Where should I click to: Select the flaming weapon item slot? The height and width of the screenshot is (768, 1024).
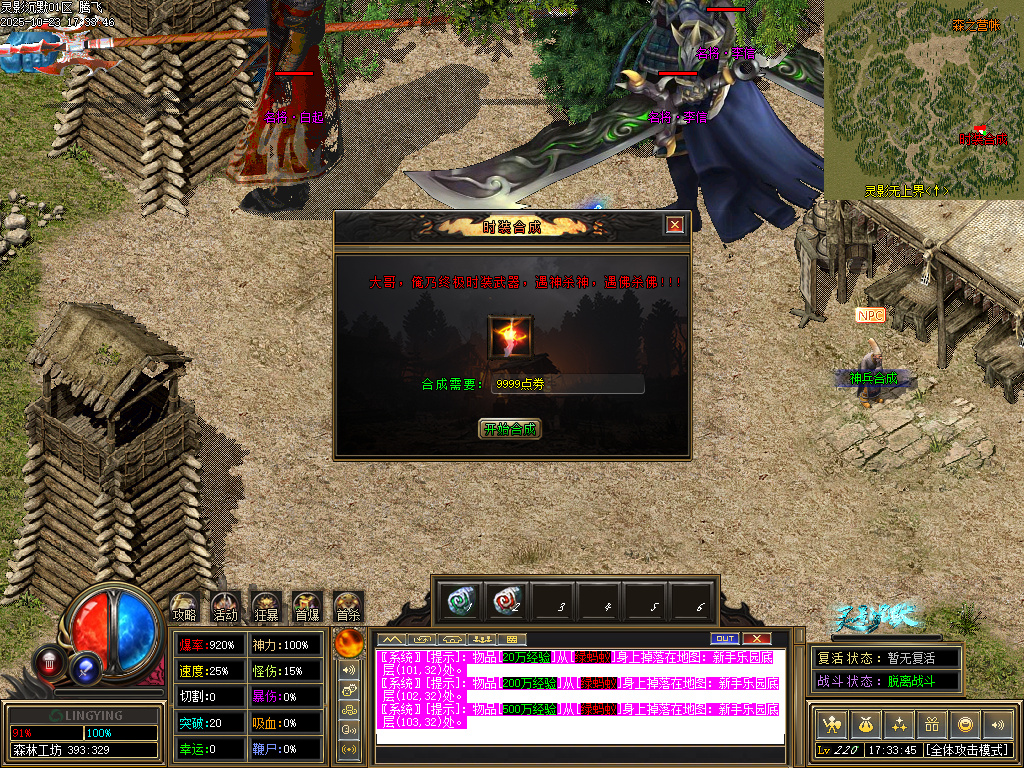click(x=510, y=336)
